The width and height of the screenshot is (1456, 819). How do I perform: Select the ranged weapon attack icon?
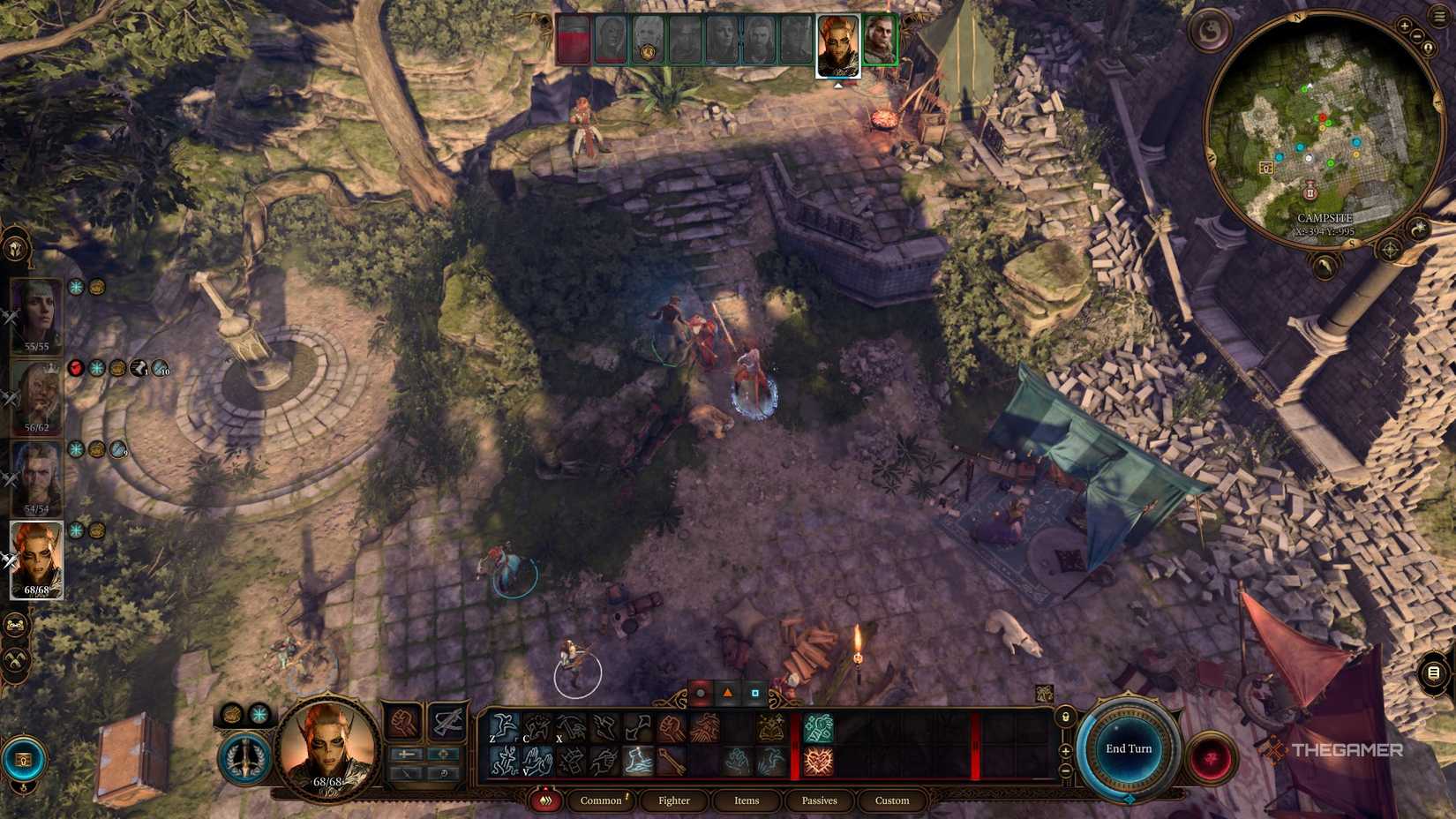pos(706,726)
